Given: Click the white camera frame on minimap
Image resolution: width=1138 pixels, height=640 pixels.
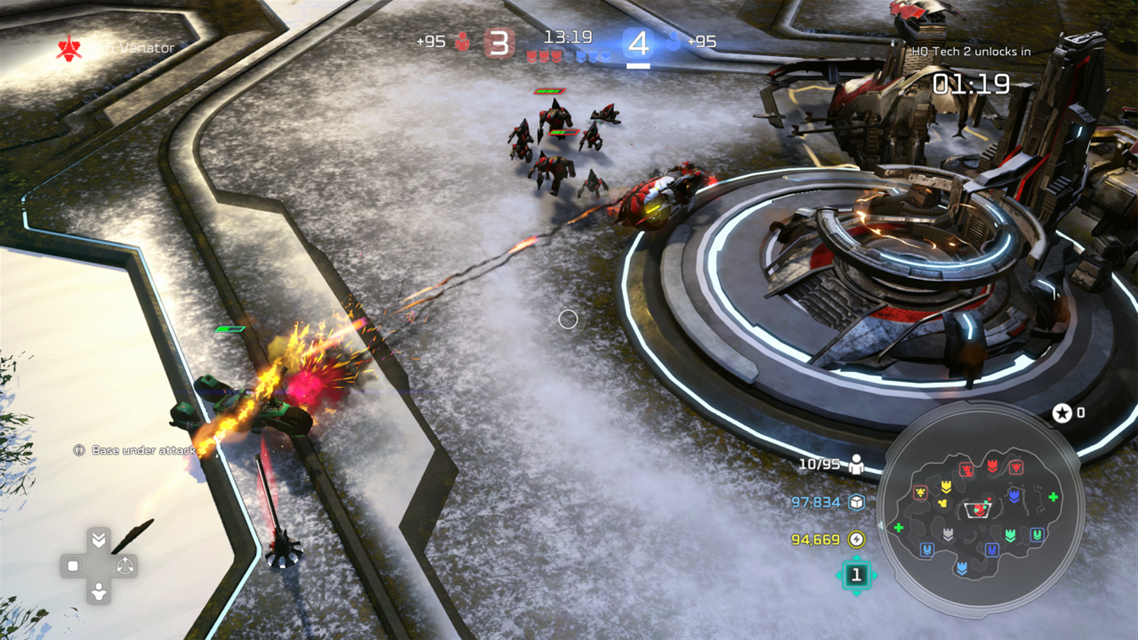Looking at the screenshot, I should [x=978, y=510].
